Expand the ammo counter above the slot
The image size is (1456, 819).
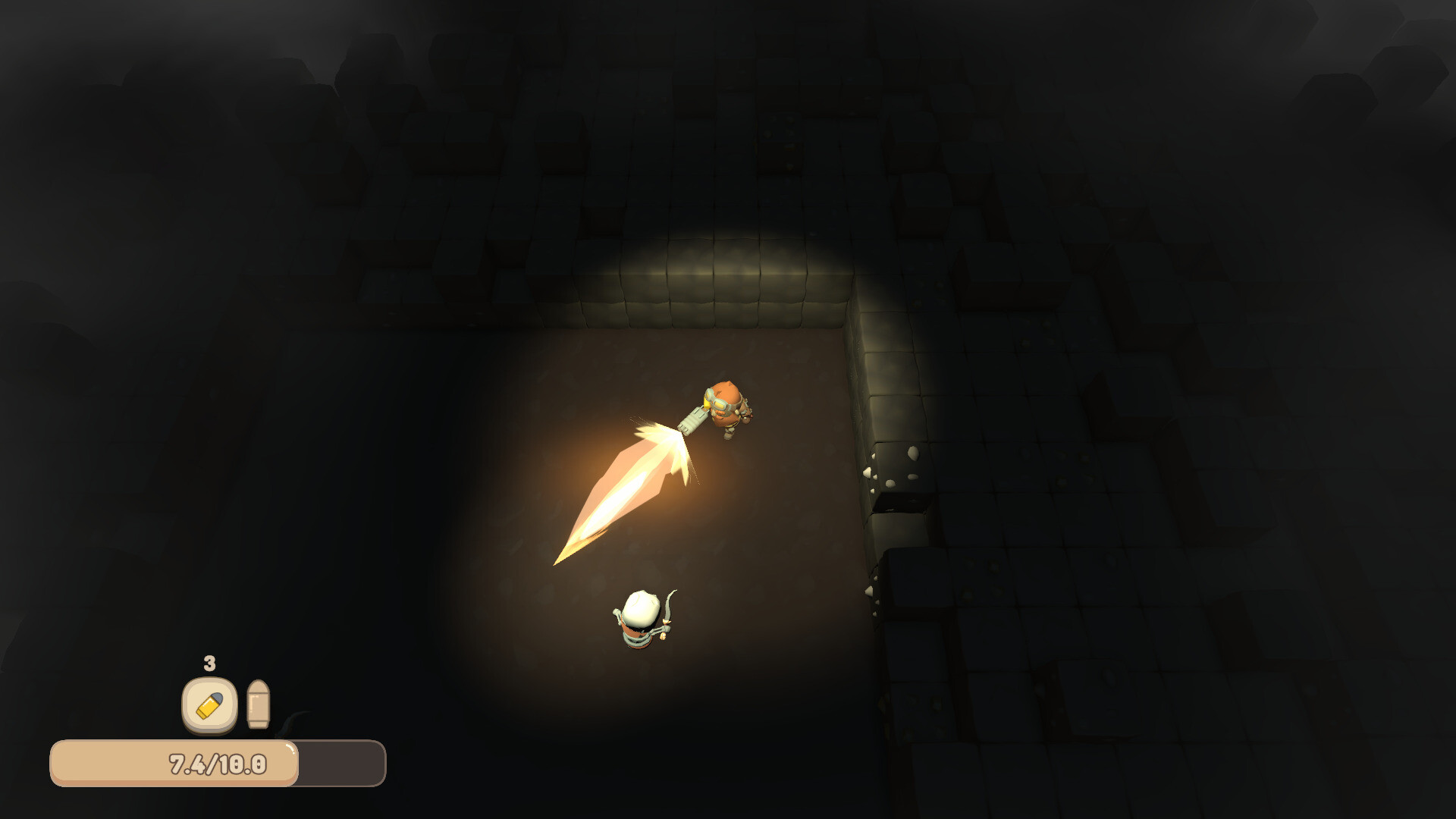coord(209,663)
